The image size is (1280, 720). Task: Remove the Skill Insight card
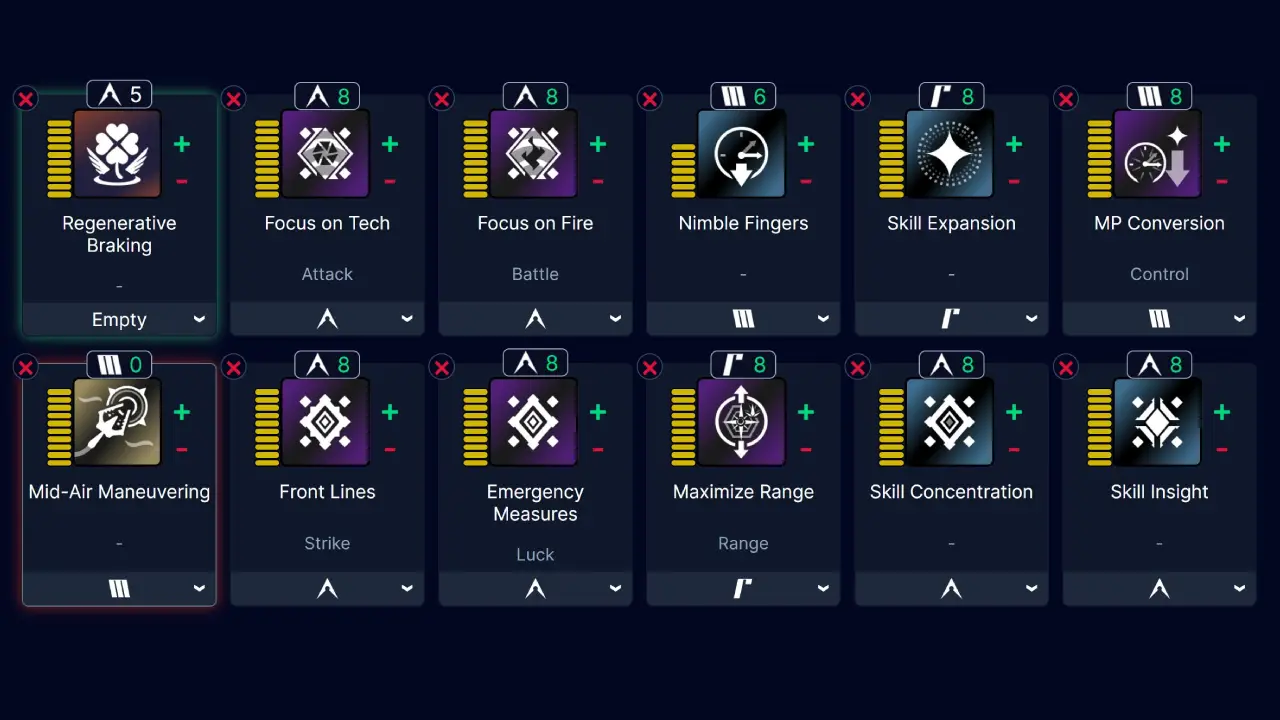click(x=1065, y=366)
